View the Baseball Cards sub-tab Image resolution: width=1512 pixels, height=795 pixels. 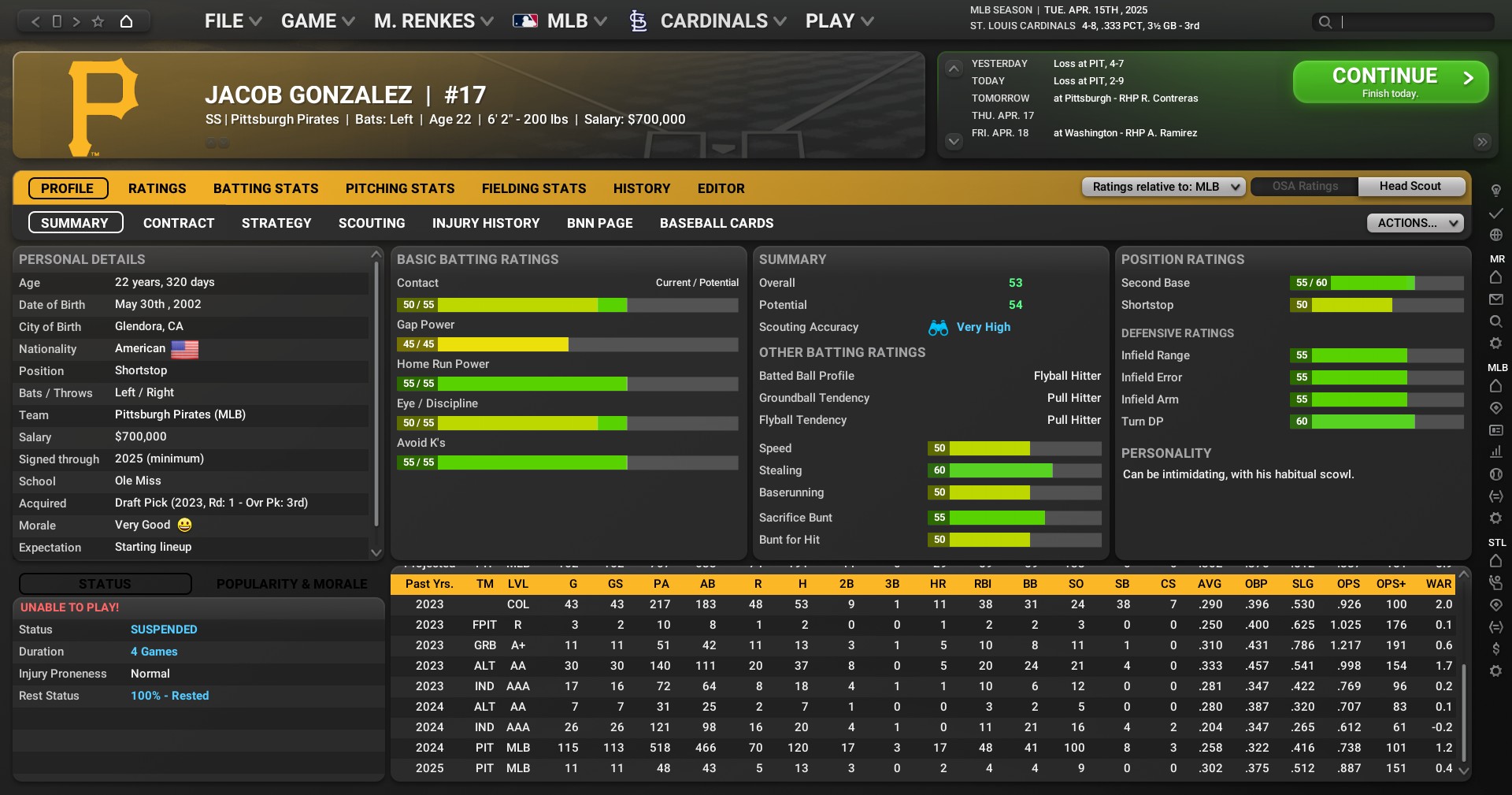pyautogui.click(x=717, y=223)
